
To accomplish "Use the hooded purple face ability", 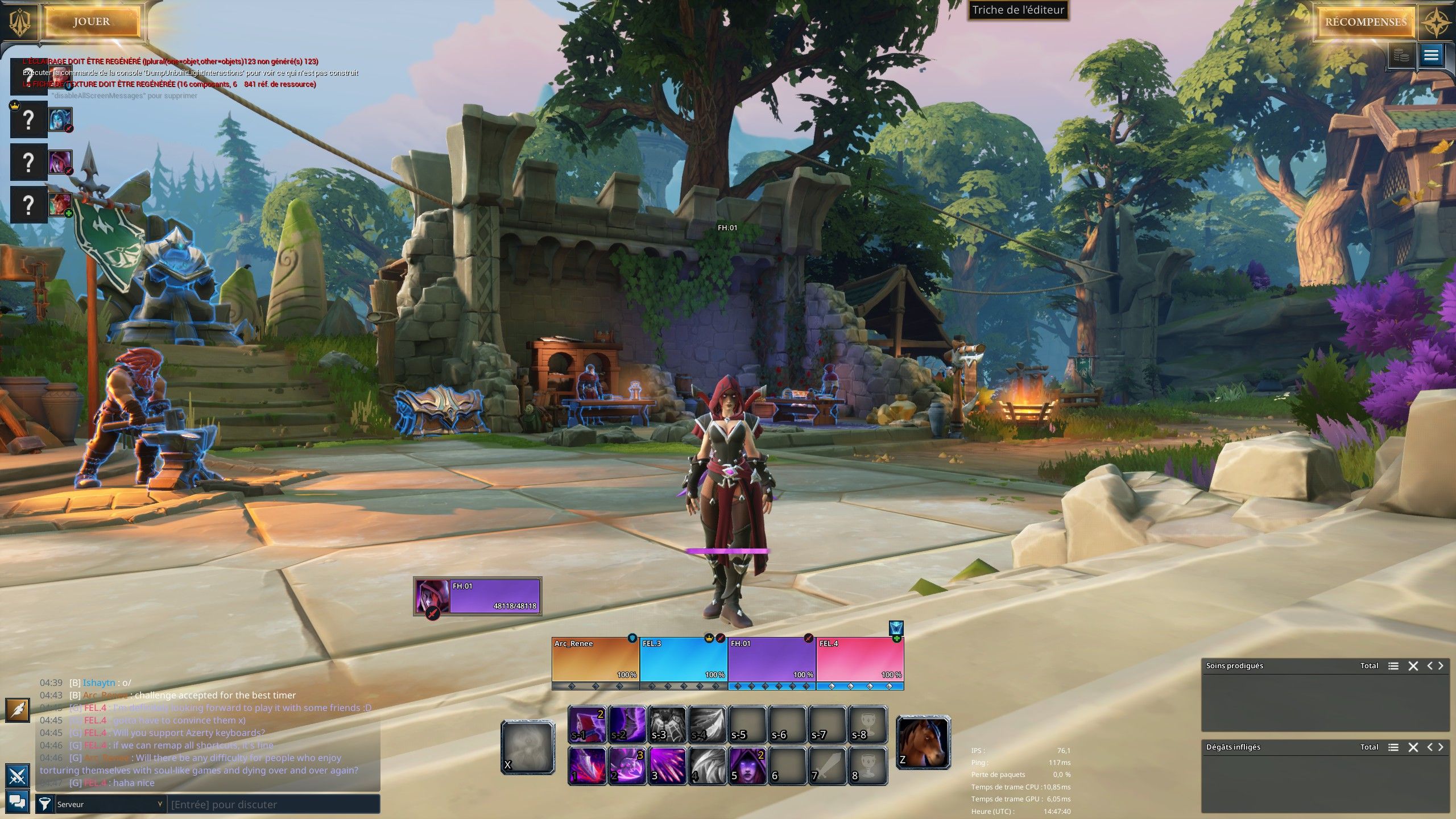I will 747,765.
